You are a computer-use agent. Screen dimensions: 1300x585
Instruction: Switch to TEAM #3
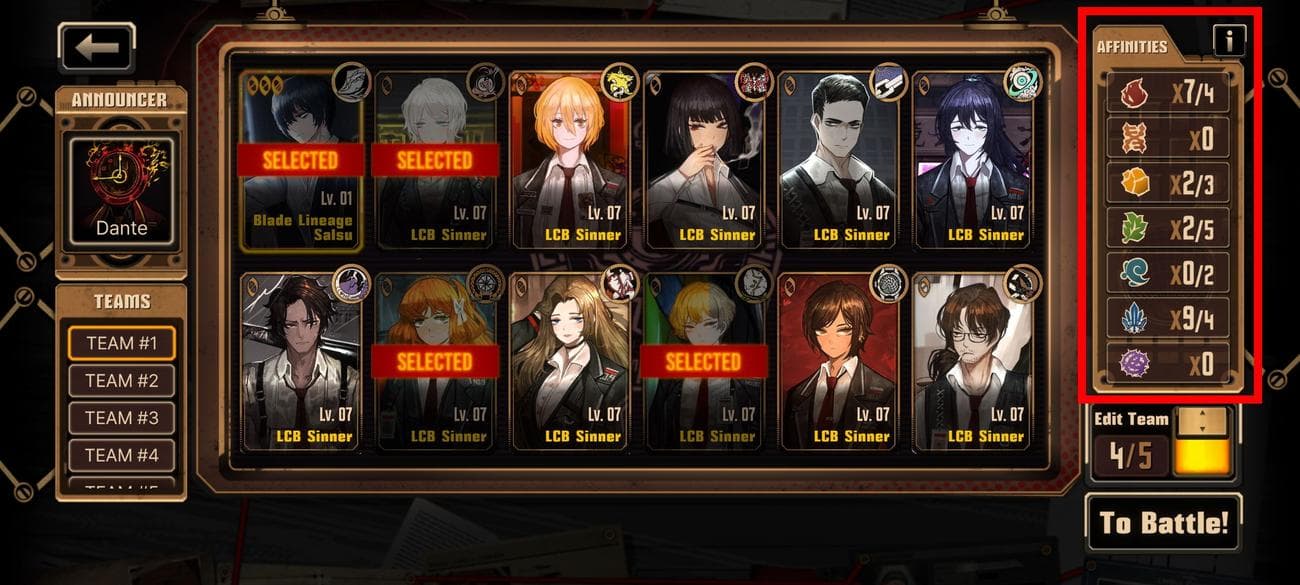point(122,418)
